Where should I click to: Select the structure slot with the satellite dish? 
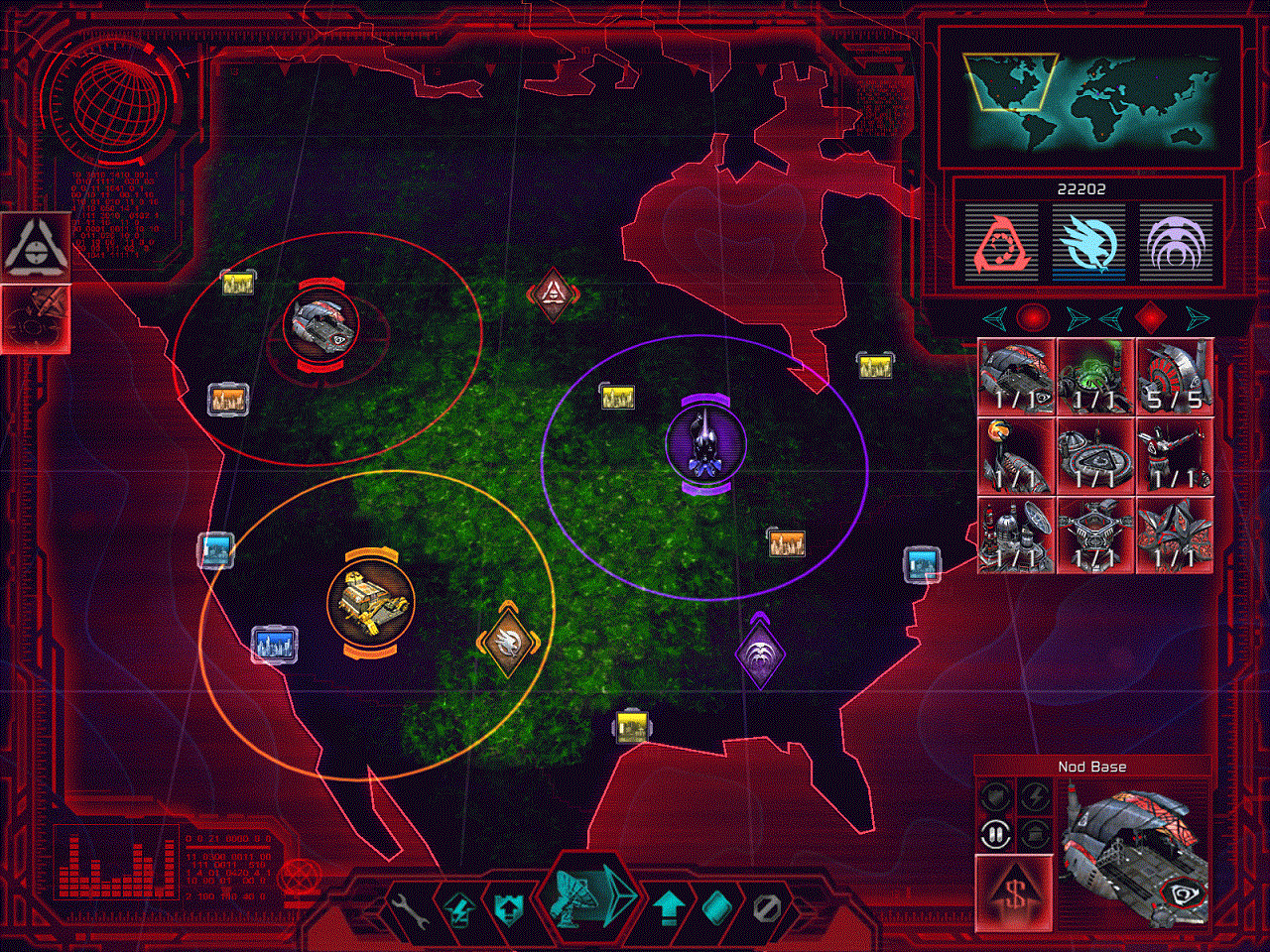1016,535
